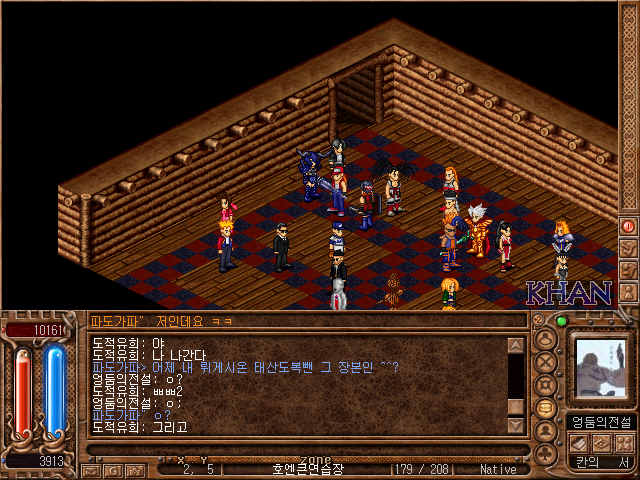Select the top round hat-figure button
Viewport: 640px width, 480px height.
pos(547,337)
